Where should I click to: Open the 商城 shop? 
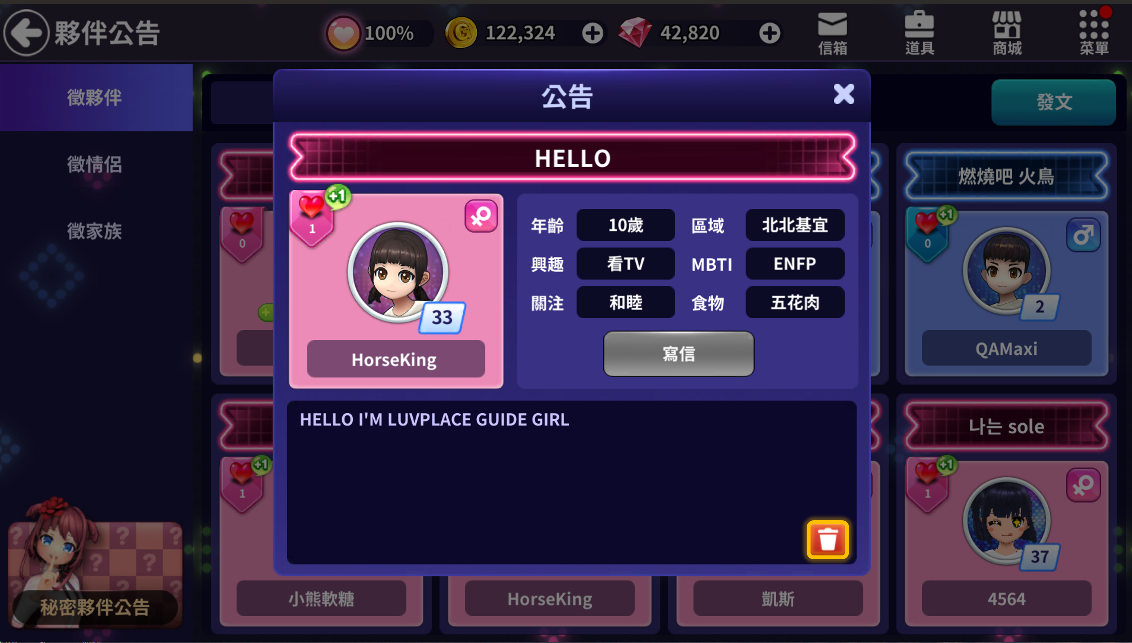[x=1006, y=33]
